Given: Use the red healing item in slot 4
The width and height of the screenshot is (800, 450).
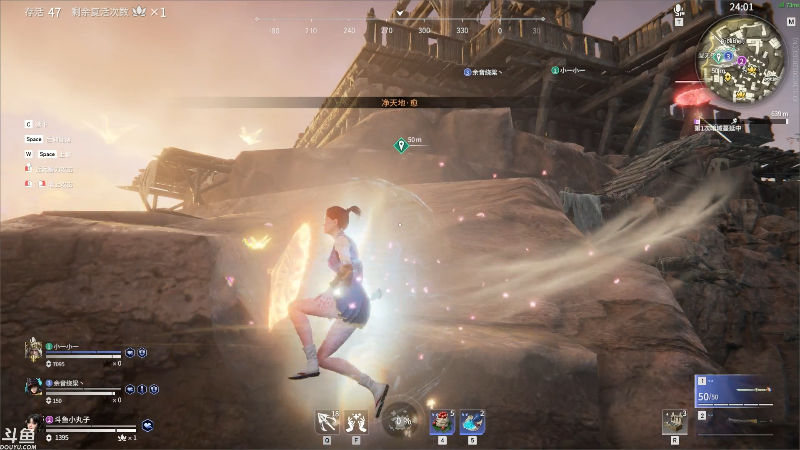Looking at the screenshot, I should pyautogui.click(x=442, y=422).
